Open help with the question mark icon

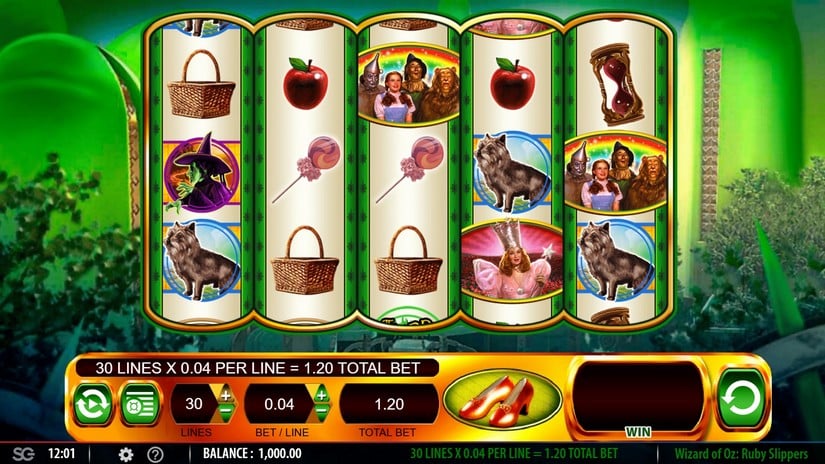pyautogui.click(x=155, y=454)
